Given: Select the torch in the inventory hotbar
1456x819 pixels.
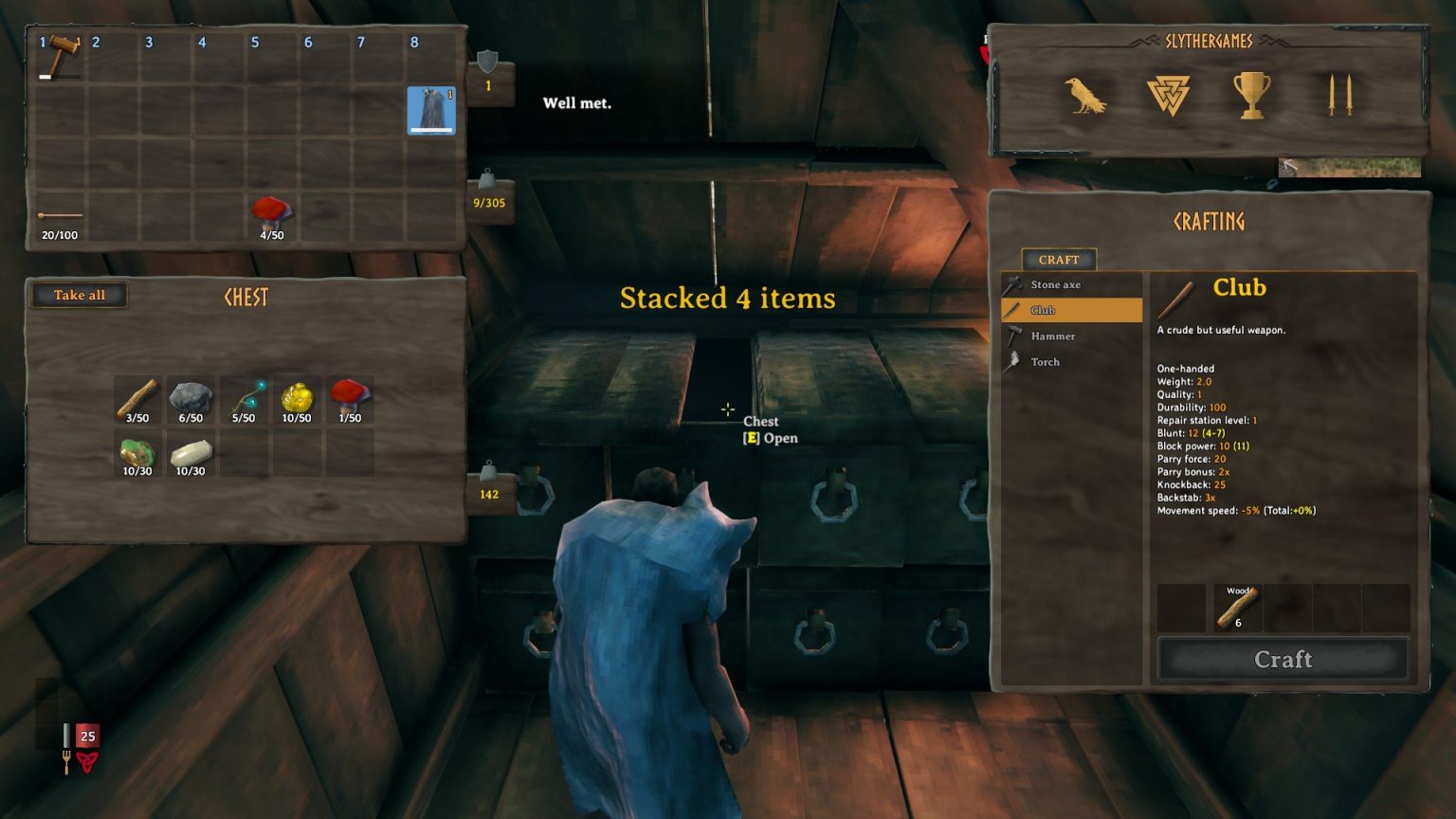Looking at the screenshot, I should click(59, 216).
